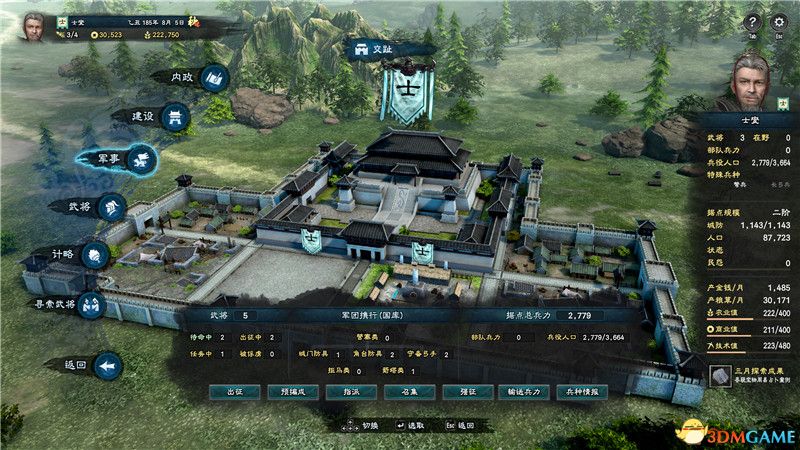Open the settings gear icon

[x=780, y=22]
